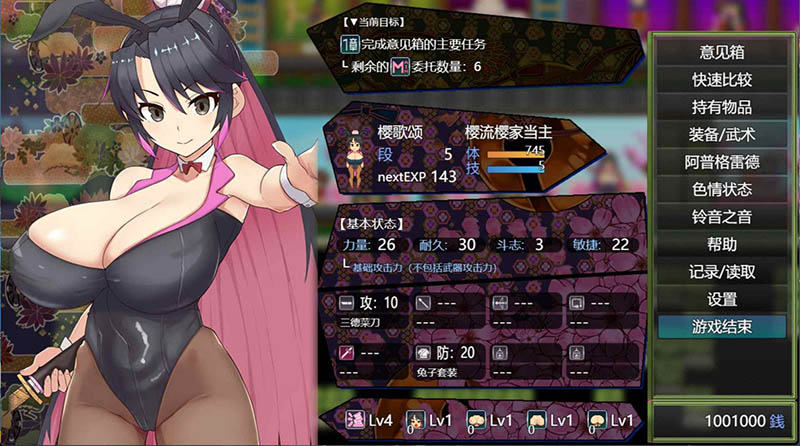
Task: Open the 设置 settings menu
Action: [x=721, y=299]
